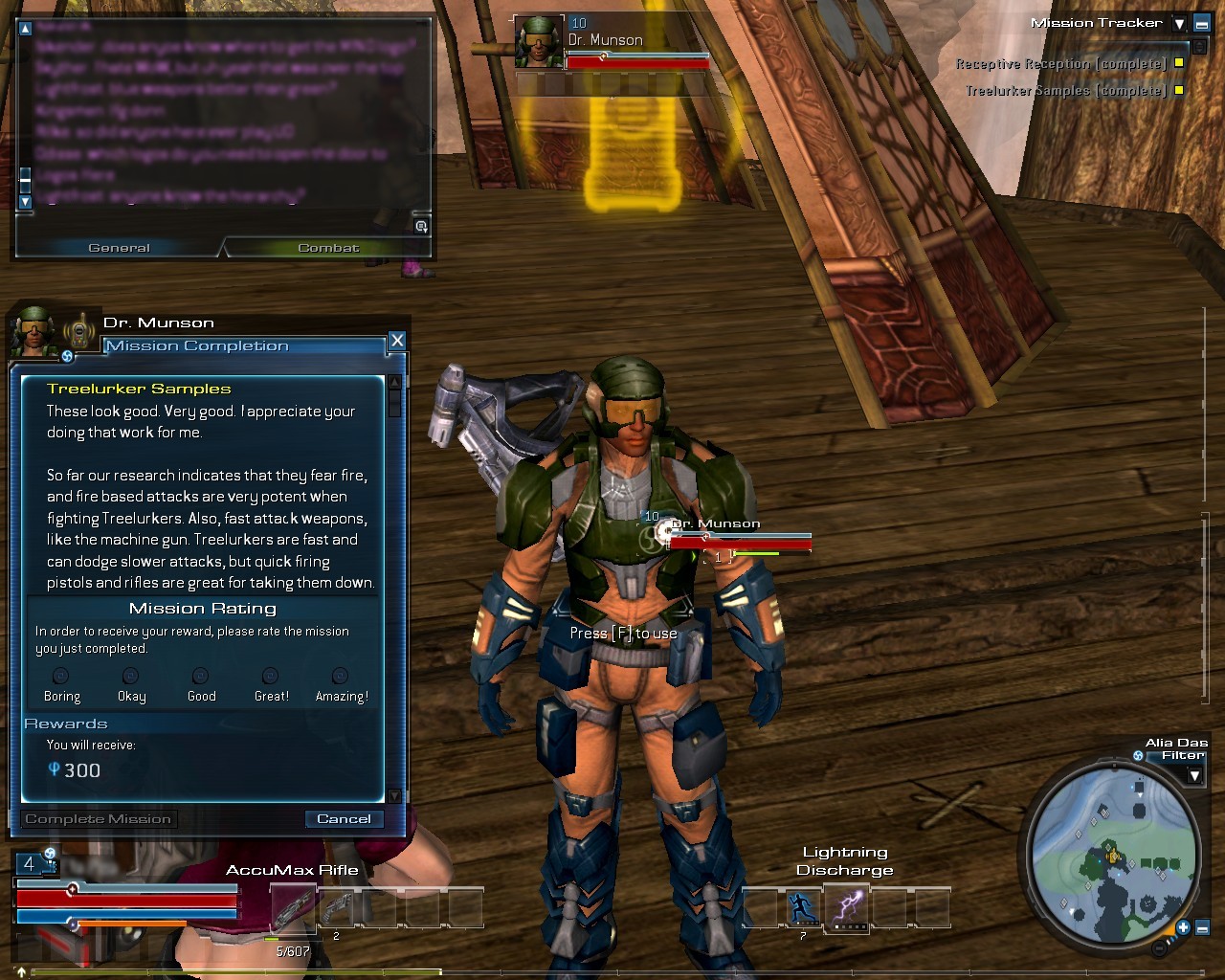Rate the mission as Okay

(131, 676)
